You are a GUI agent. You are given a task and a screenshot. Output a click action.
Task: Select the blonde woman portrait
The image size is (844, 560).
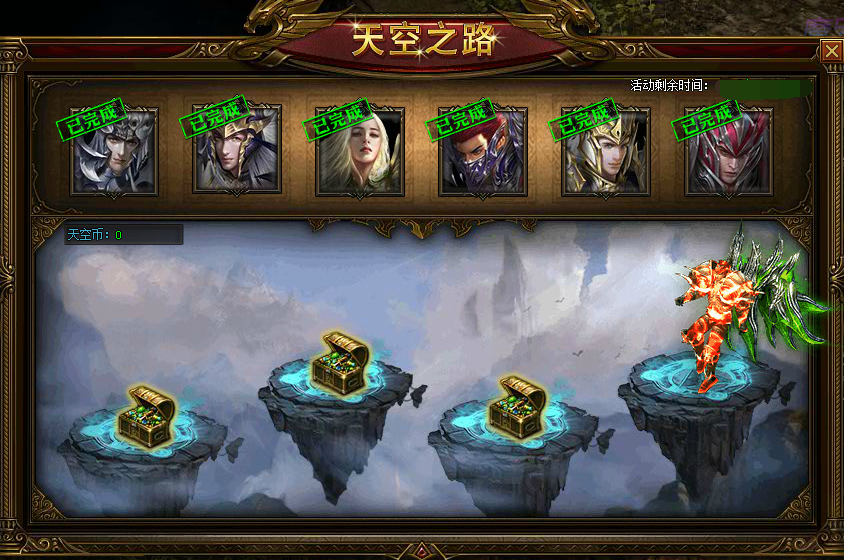(x=360, y=152)
